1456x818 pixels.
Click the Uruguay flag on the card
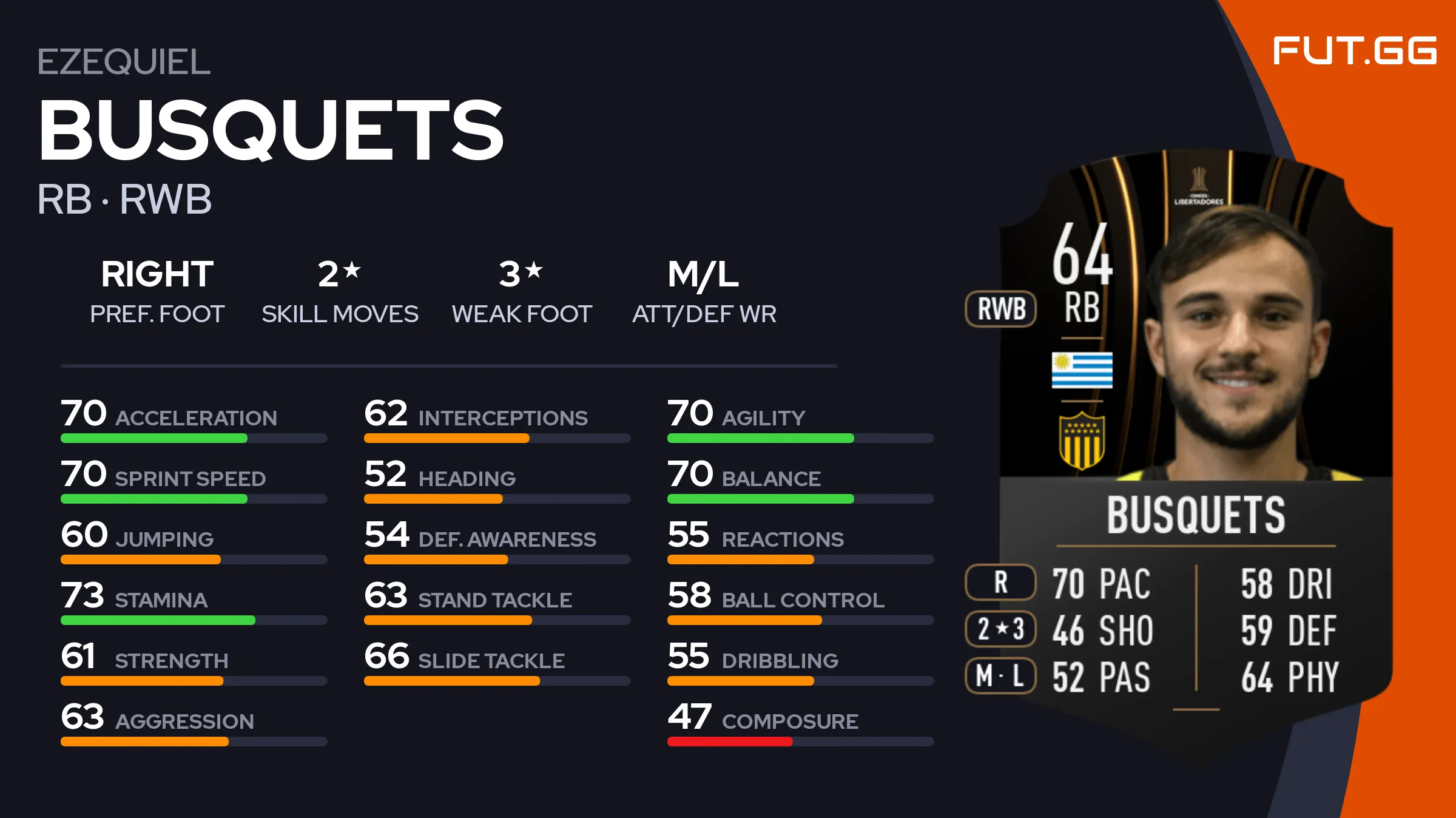point(1082,370)
